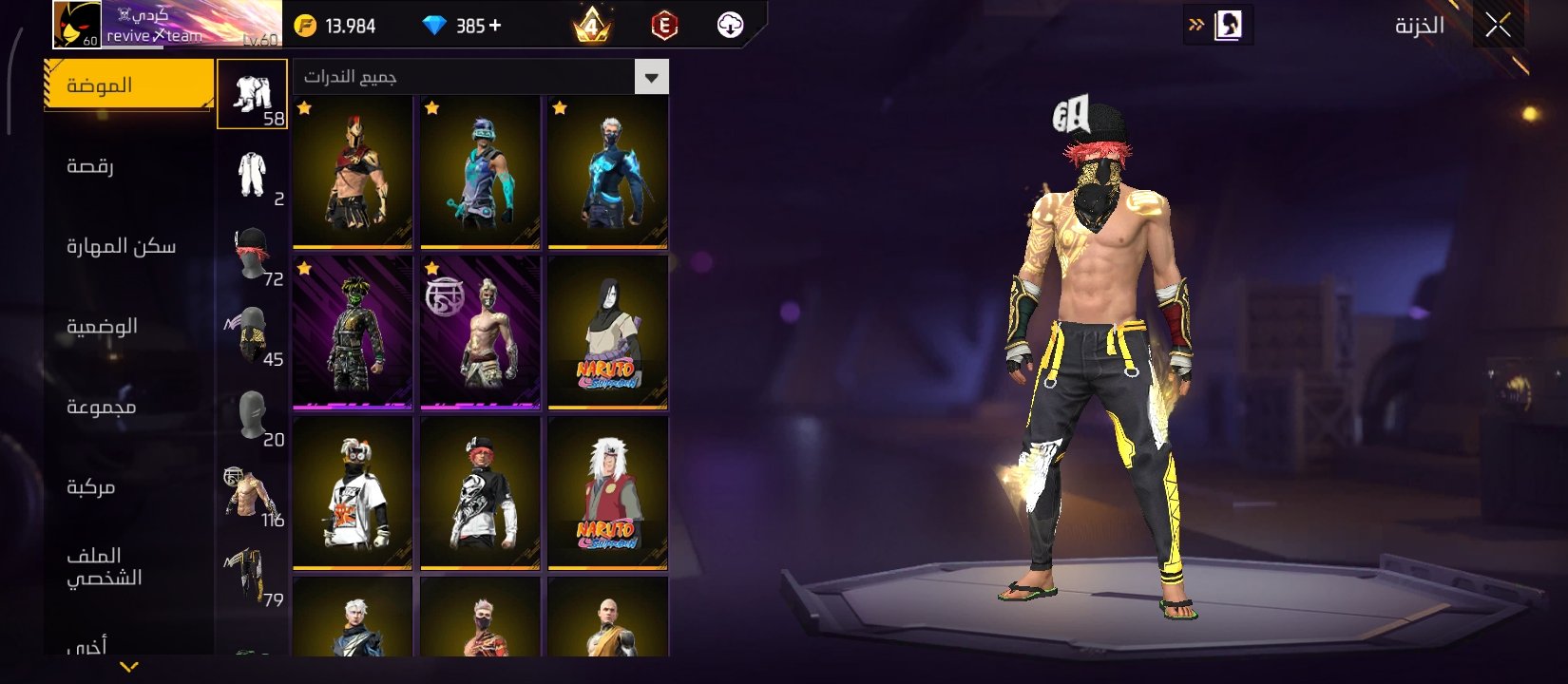This screenshot has height=684, width=1568.
Task: Switch to the رقصة emote tab
Action: click(91, 166)
